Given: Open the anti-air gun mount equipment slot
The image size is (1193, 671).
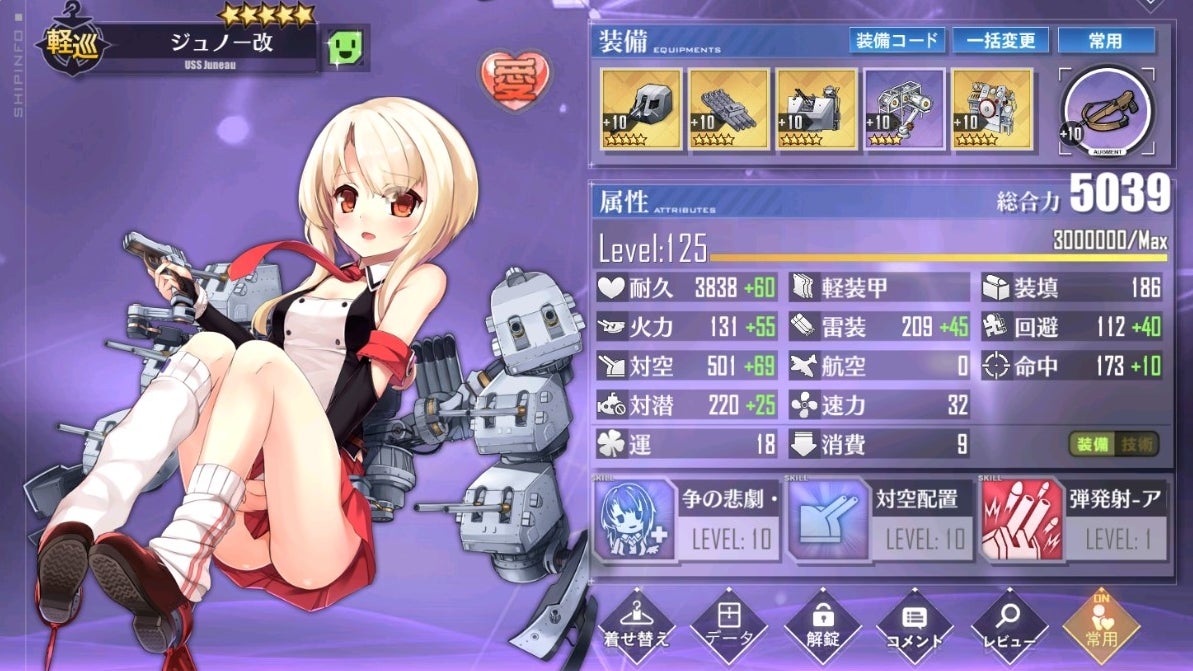Looking at the screenshot, I should pos(817,109).
